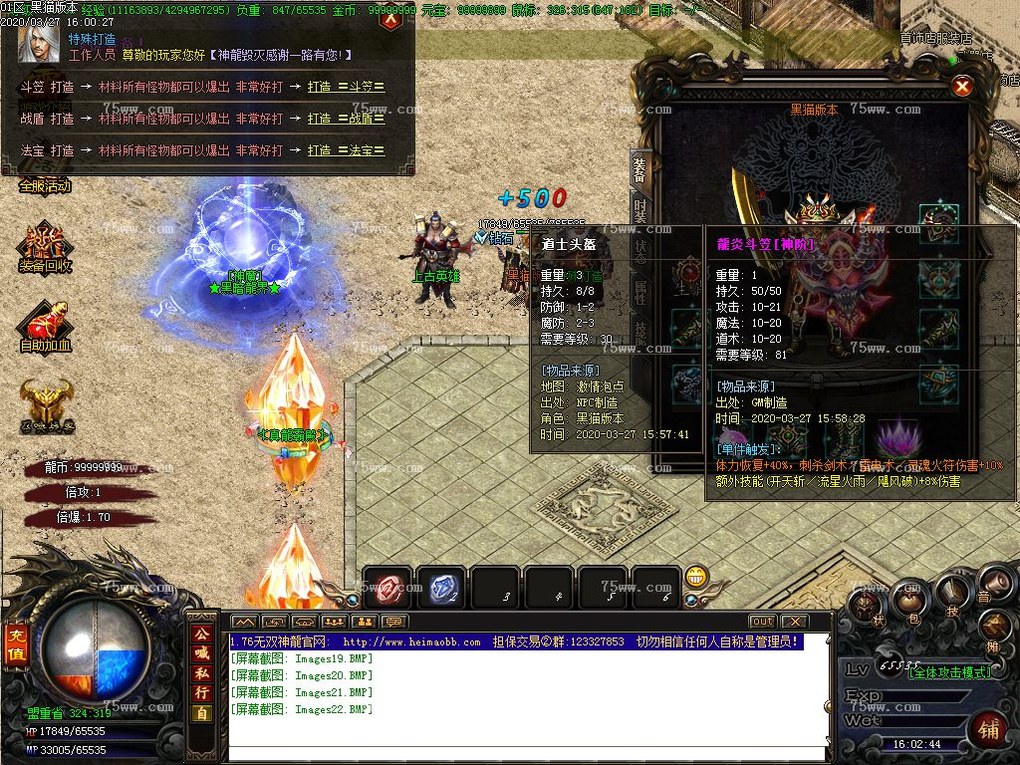The width and height of the screenshot is (1020, 765).
Task: Use the blue crystal in hotbar slot 2
Action: pyautogui.click(x=441, y=588)
